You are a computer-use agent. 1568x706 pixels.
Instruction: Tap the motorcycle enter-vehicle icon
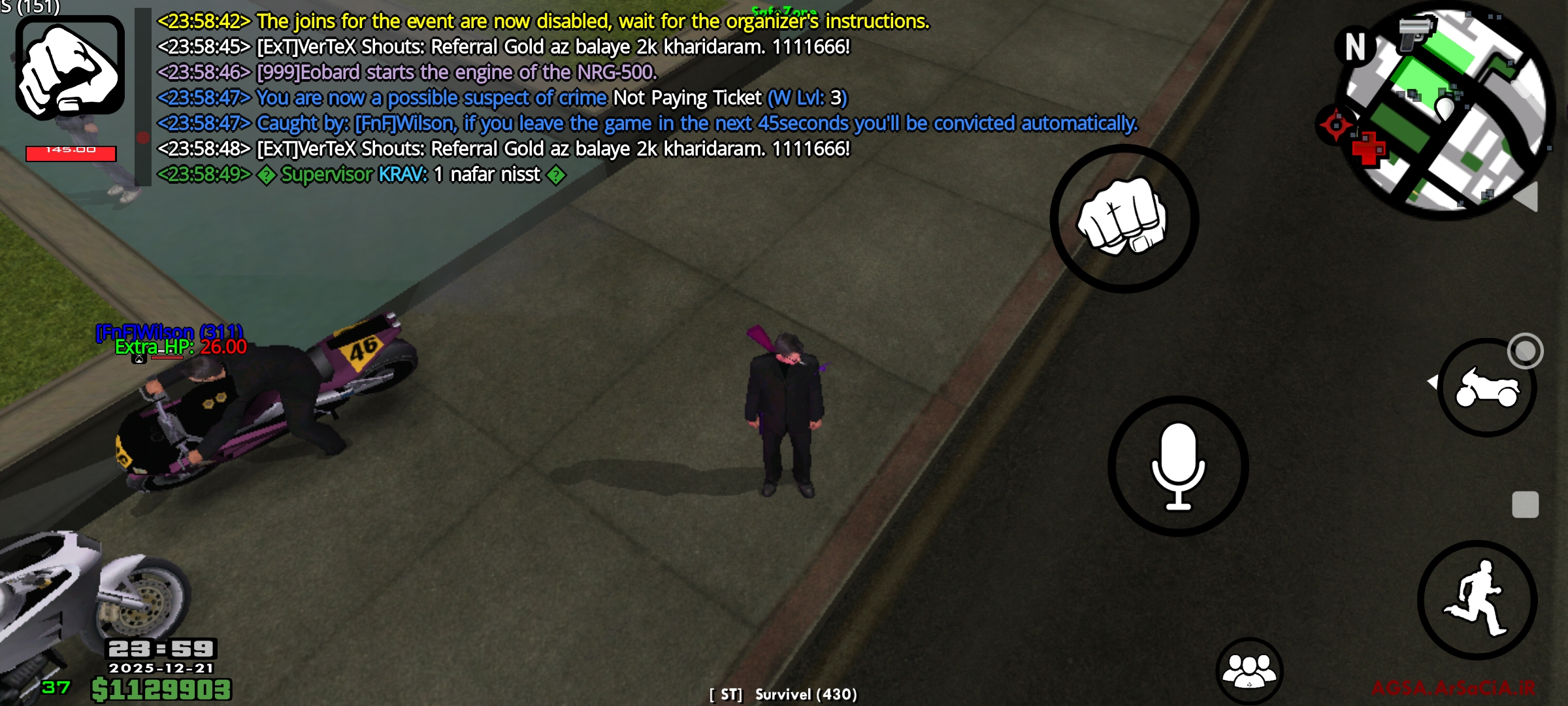point(1487,387)
